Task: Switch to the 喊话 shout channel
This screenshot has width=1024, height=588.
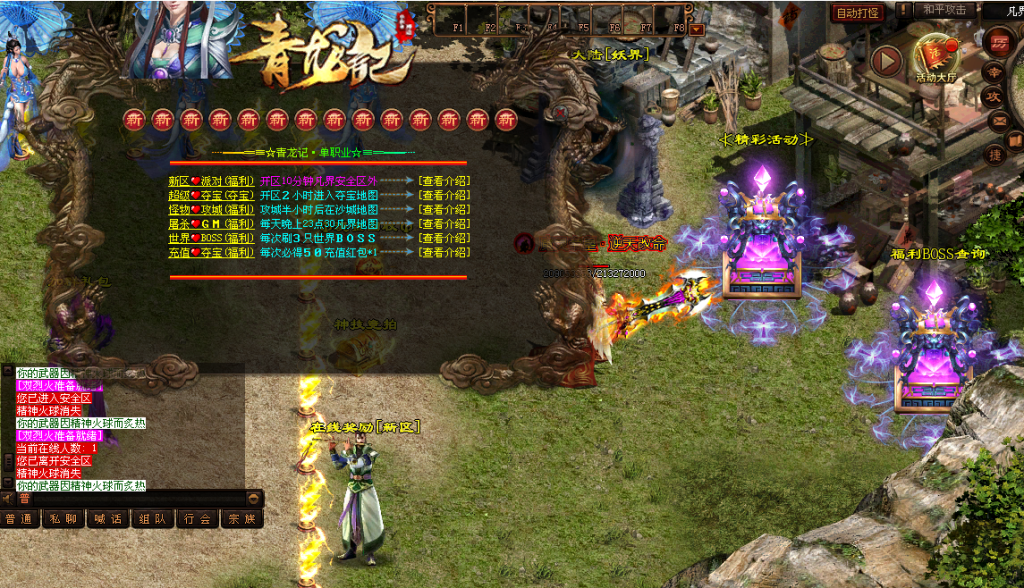Action: 109,519
